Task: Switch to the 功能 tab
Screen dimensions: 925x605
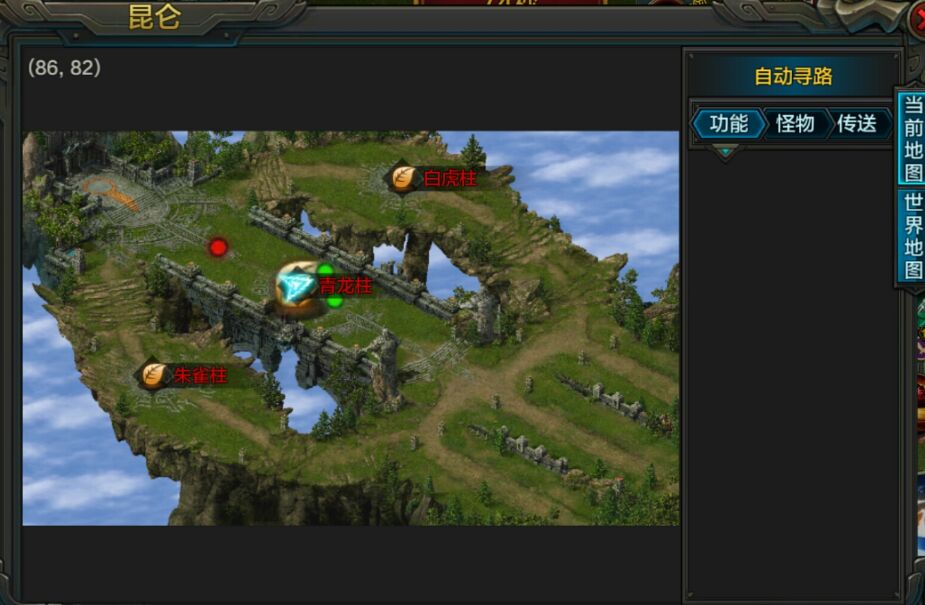Action: [728, 124]
